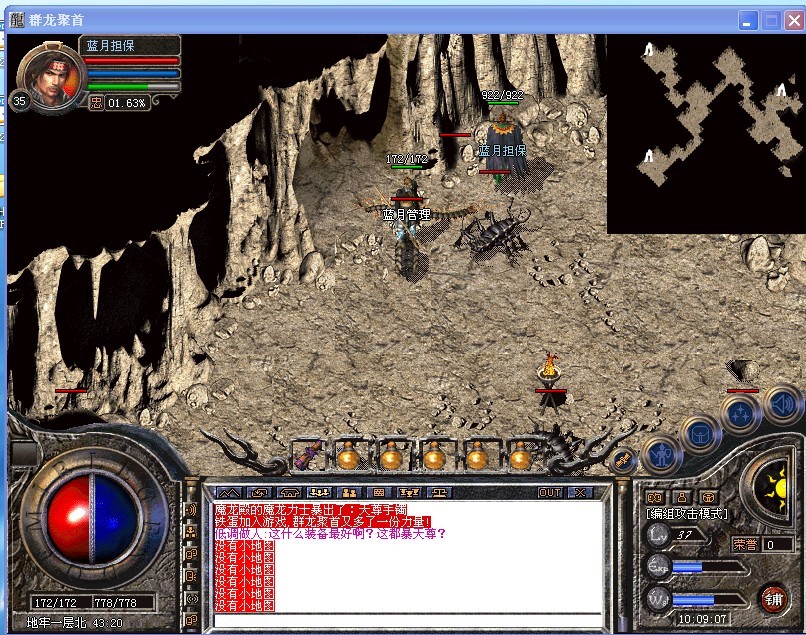
Task: Close the game with the X chat button
Action: (x=579, y=493)
